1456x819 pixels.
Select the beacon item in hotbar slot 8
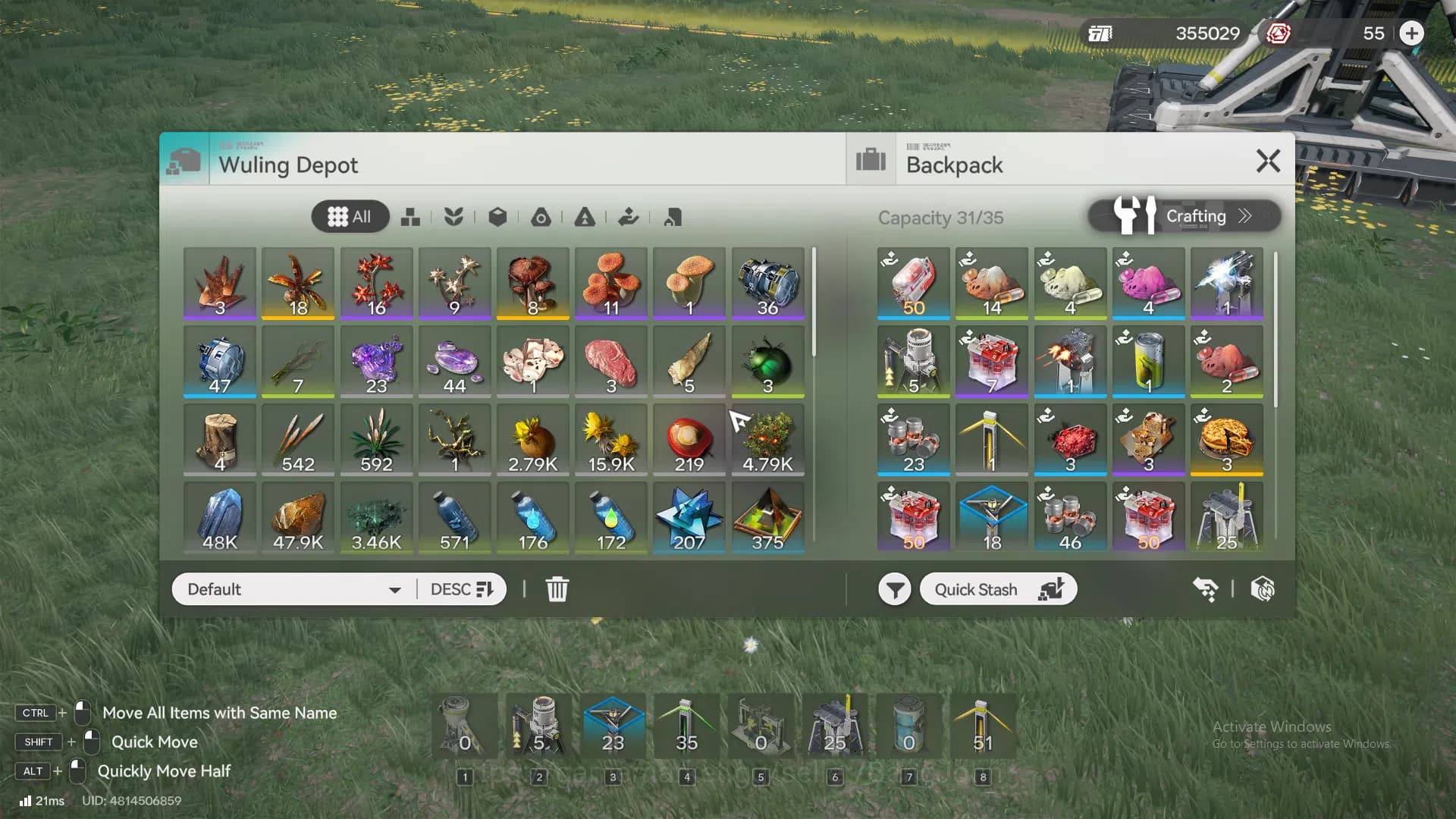coord(984,726)
